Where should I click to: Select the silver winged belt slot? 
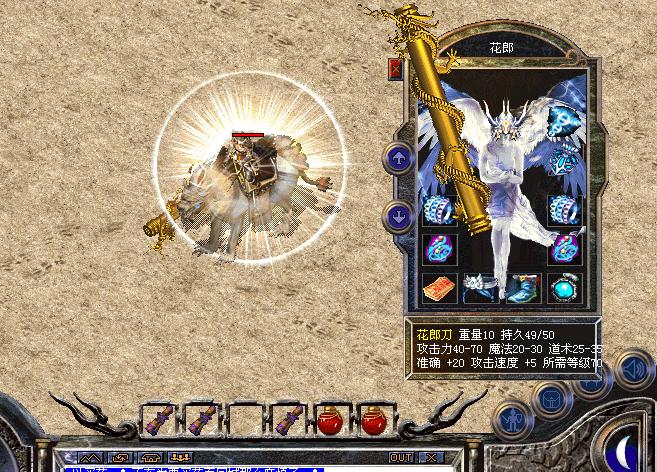click(x=480, y=287)
